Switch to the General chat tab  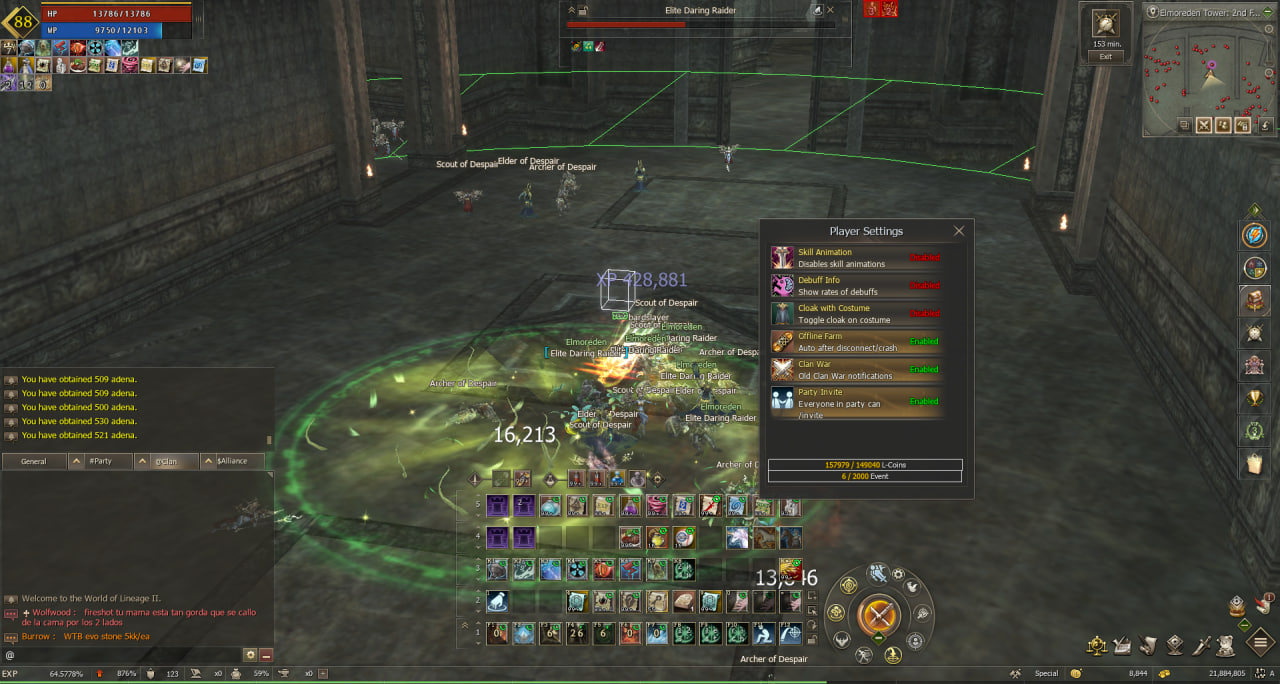coord(34,461)
